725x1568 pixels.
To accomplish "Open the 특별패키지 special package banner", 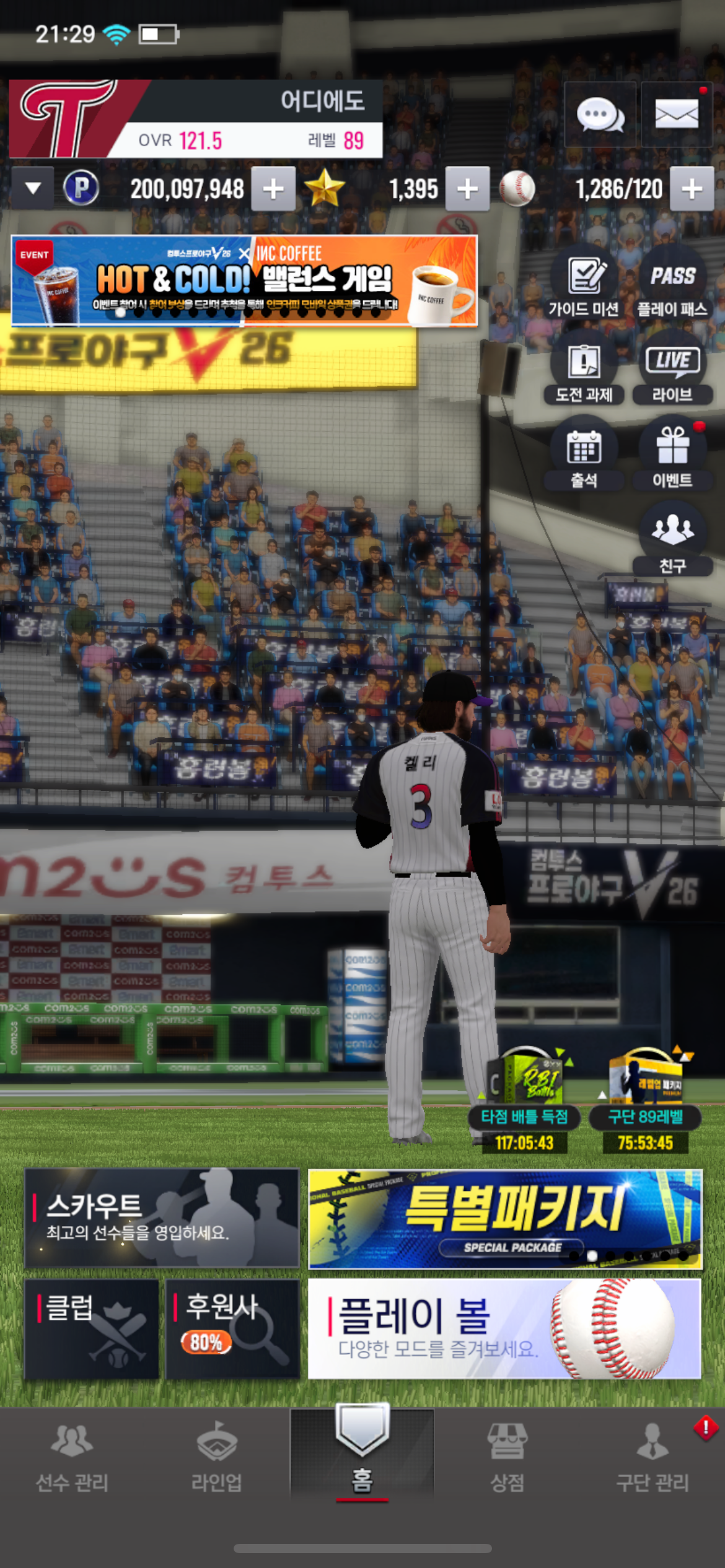I will pos(505,1217).
